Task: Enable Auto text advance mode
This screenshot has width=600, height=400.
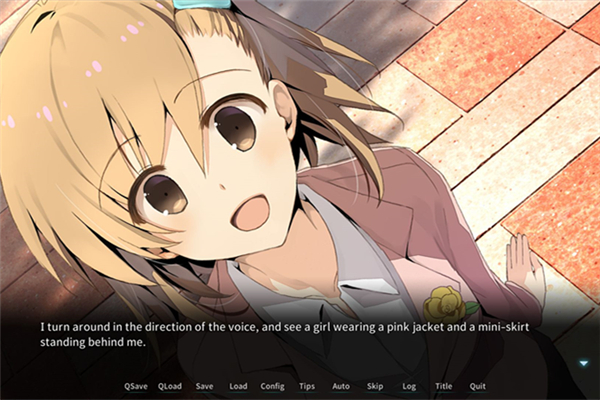Action: (341, 386)
